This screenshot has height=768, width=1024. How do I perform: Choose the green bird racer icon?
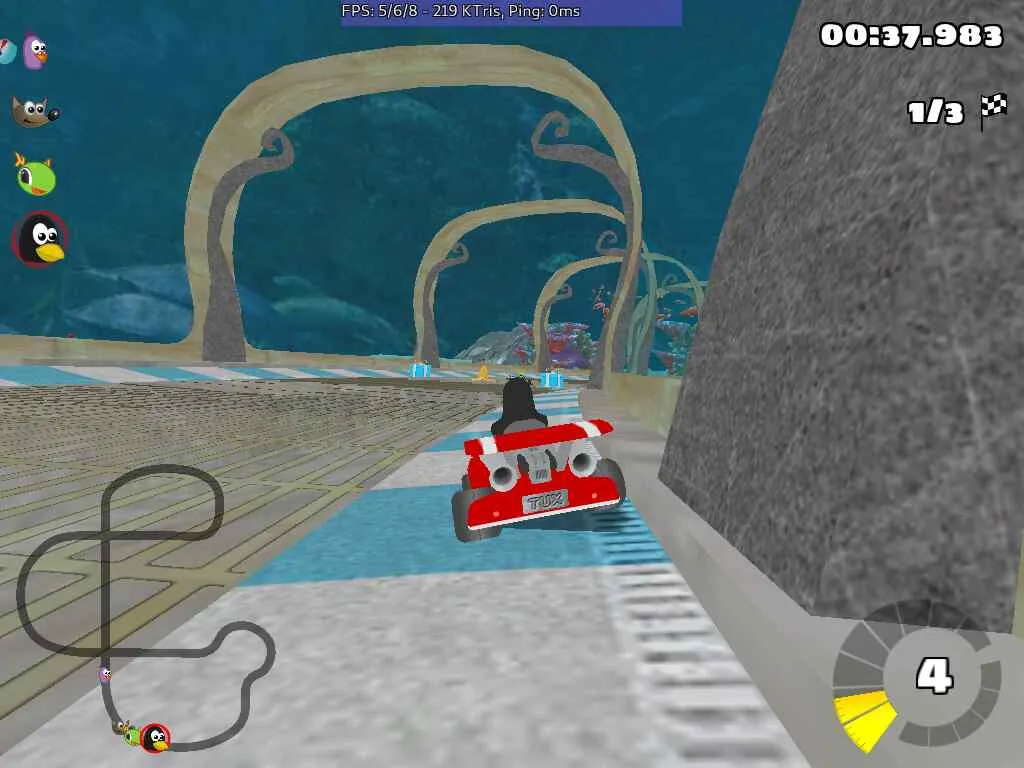(x=35, y=175)
